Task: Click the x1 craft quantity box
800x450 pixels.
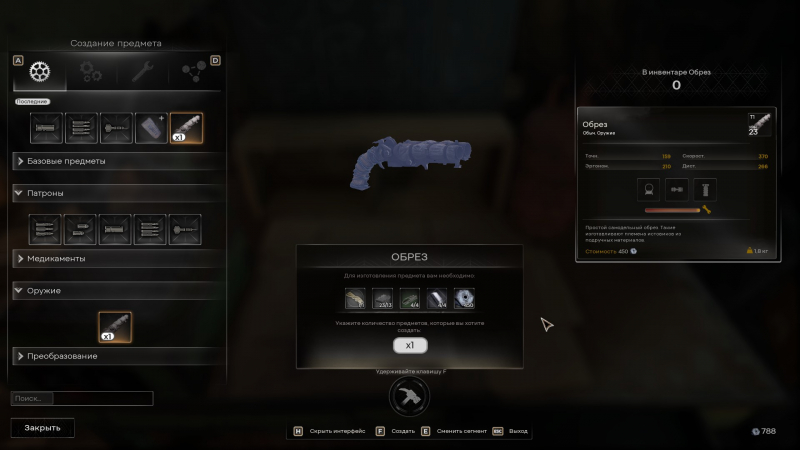Action: 410,345
